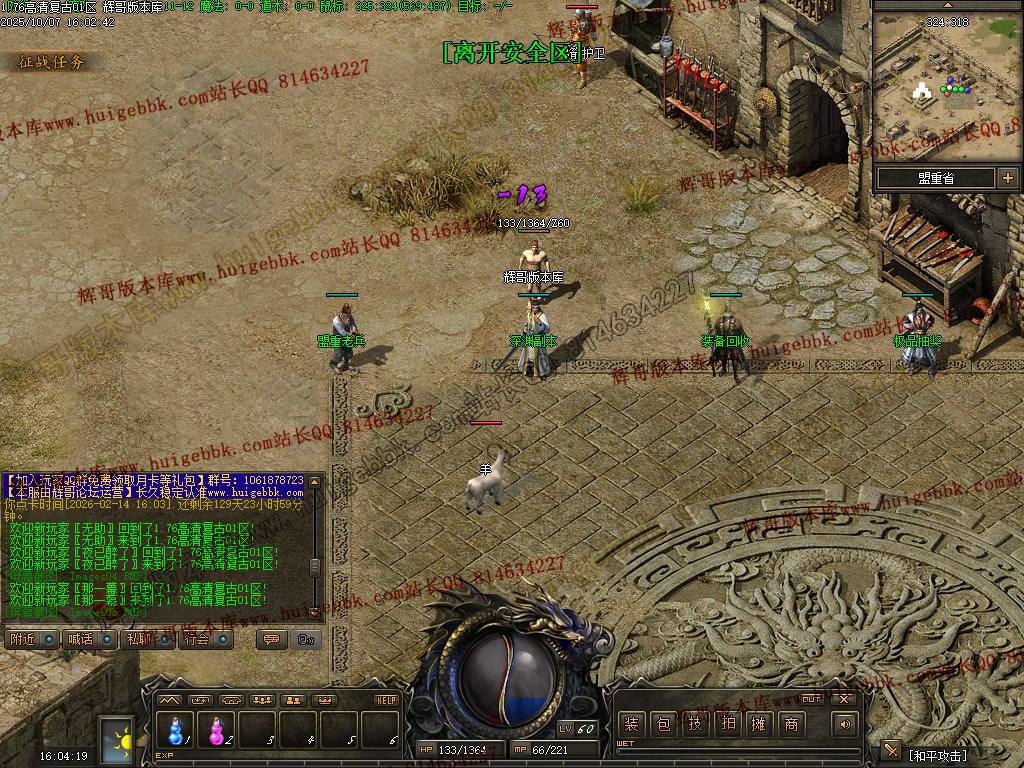Toggle sound with the speaker button

845,724
